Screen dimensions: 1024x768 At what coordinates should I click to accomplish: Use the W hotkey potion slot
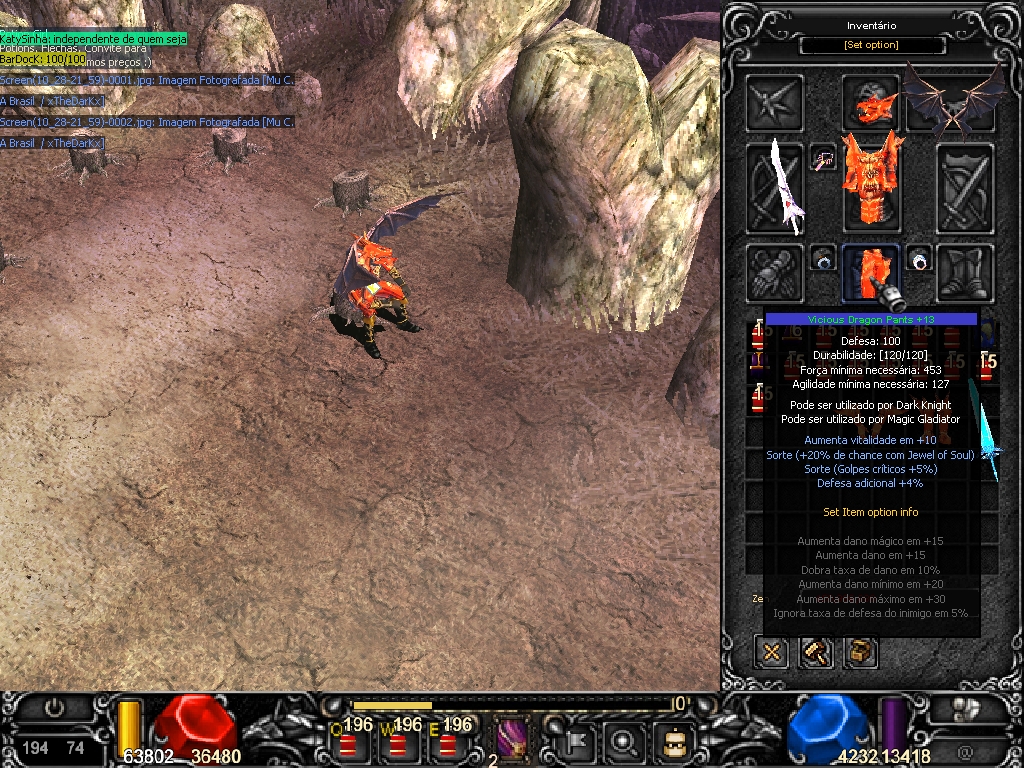point(398,741)
